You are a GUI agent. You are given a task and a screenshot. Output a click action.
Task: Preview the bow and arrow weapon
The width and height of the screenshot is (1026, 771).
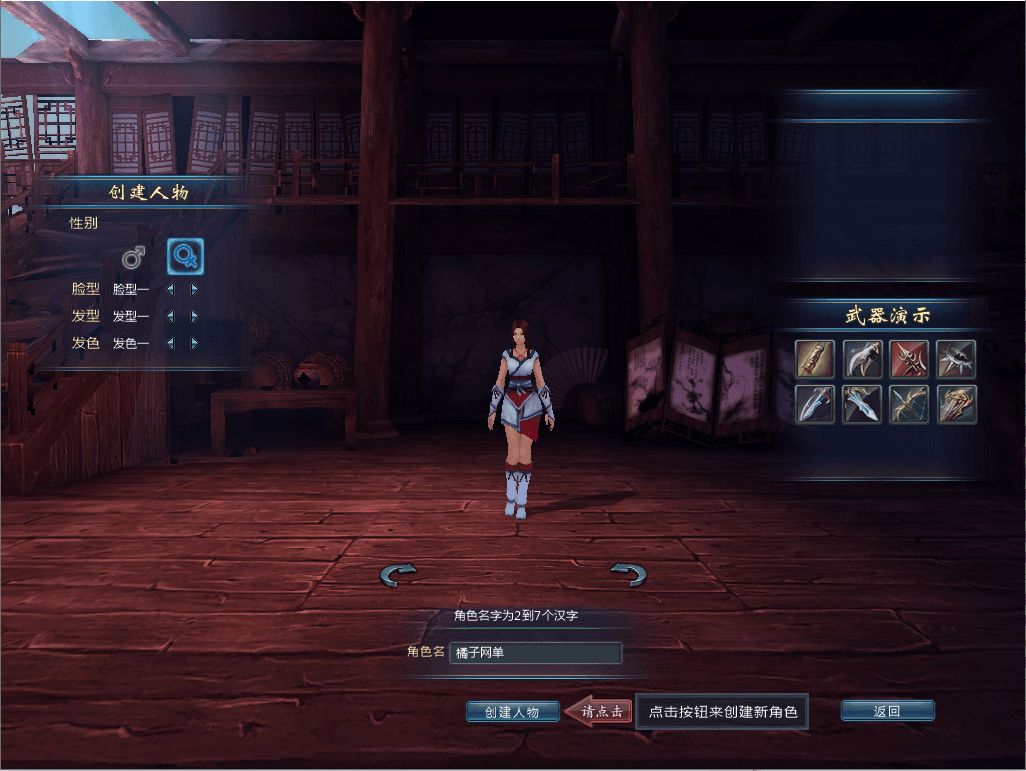point(910,404)
